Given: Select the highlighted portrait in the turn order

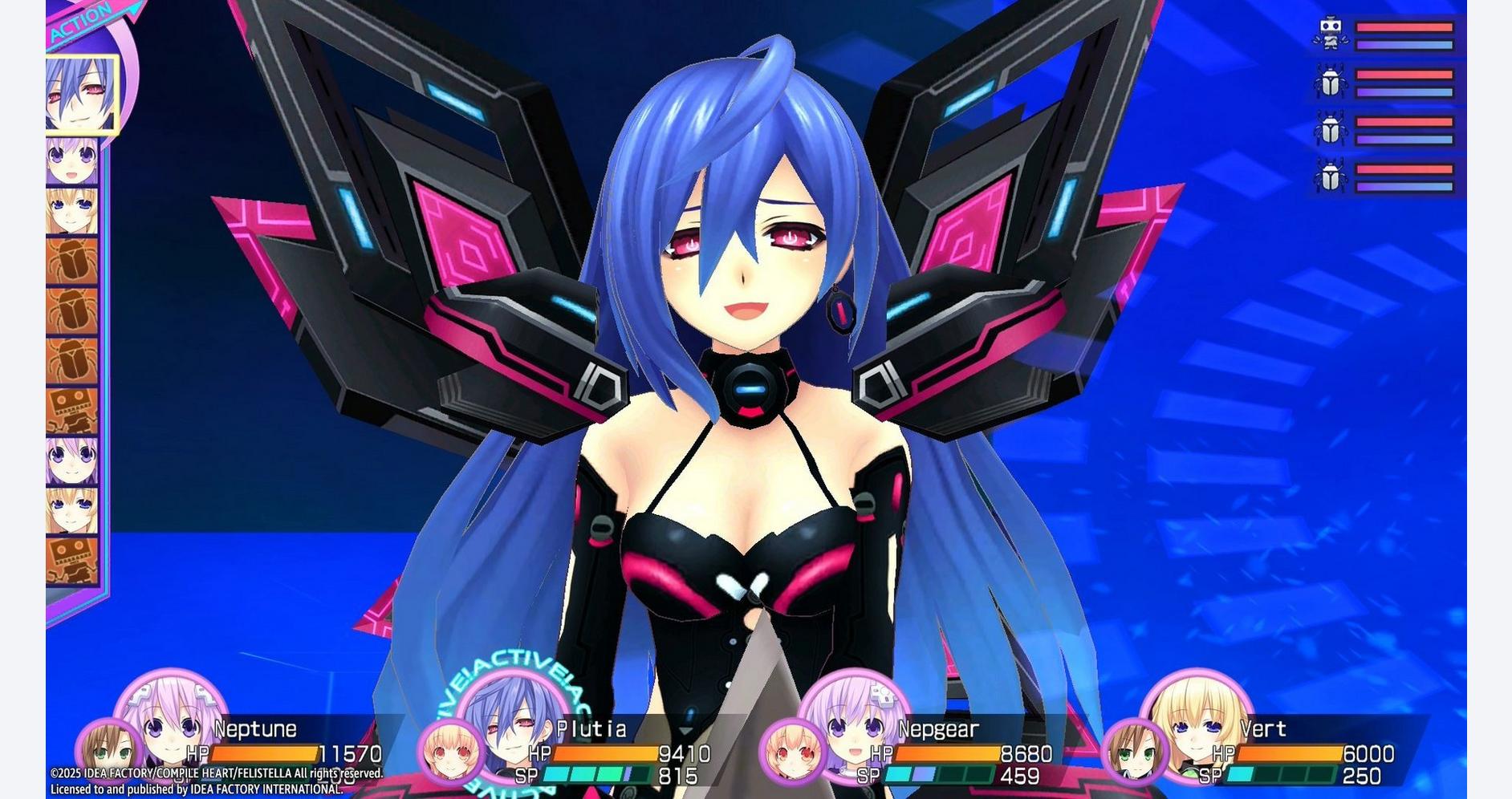Looking at the screenshot, I should [80, 93].
